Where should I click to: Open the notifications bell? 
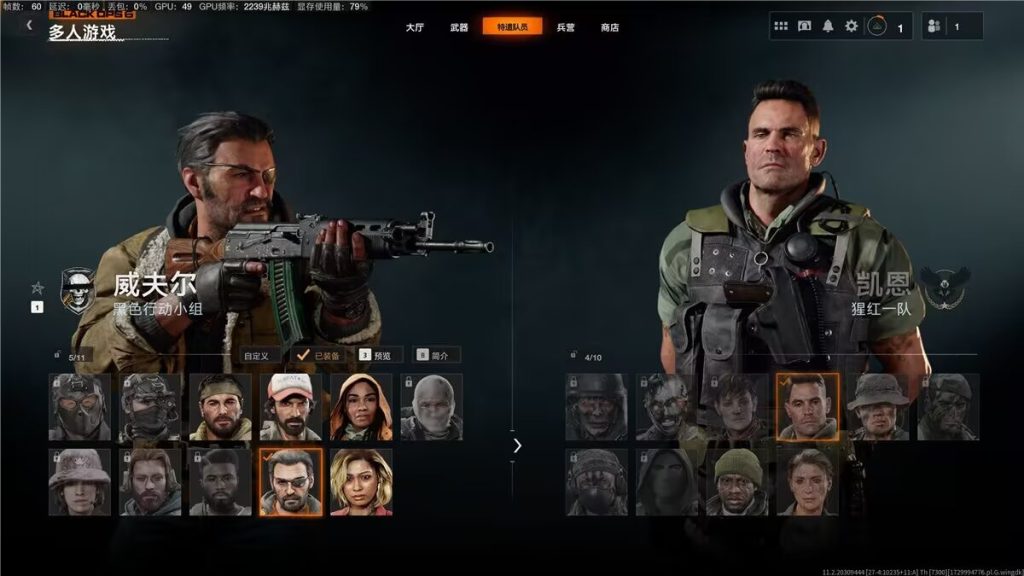[828, 26]
